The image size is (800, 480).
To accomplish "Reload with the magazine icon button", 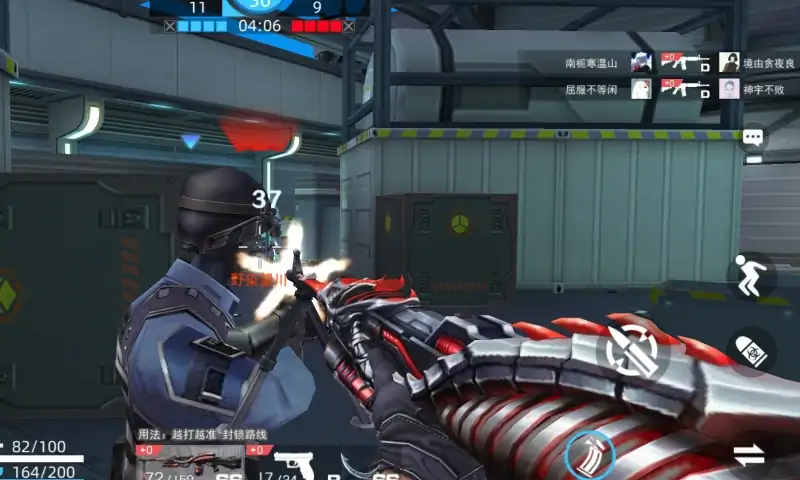I will tap(588, 455).
